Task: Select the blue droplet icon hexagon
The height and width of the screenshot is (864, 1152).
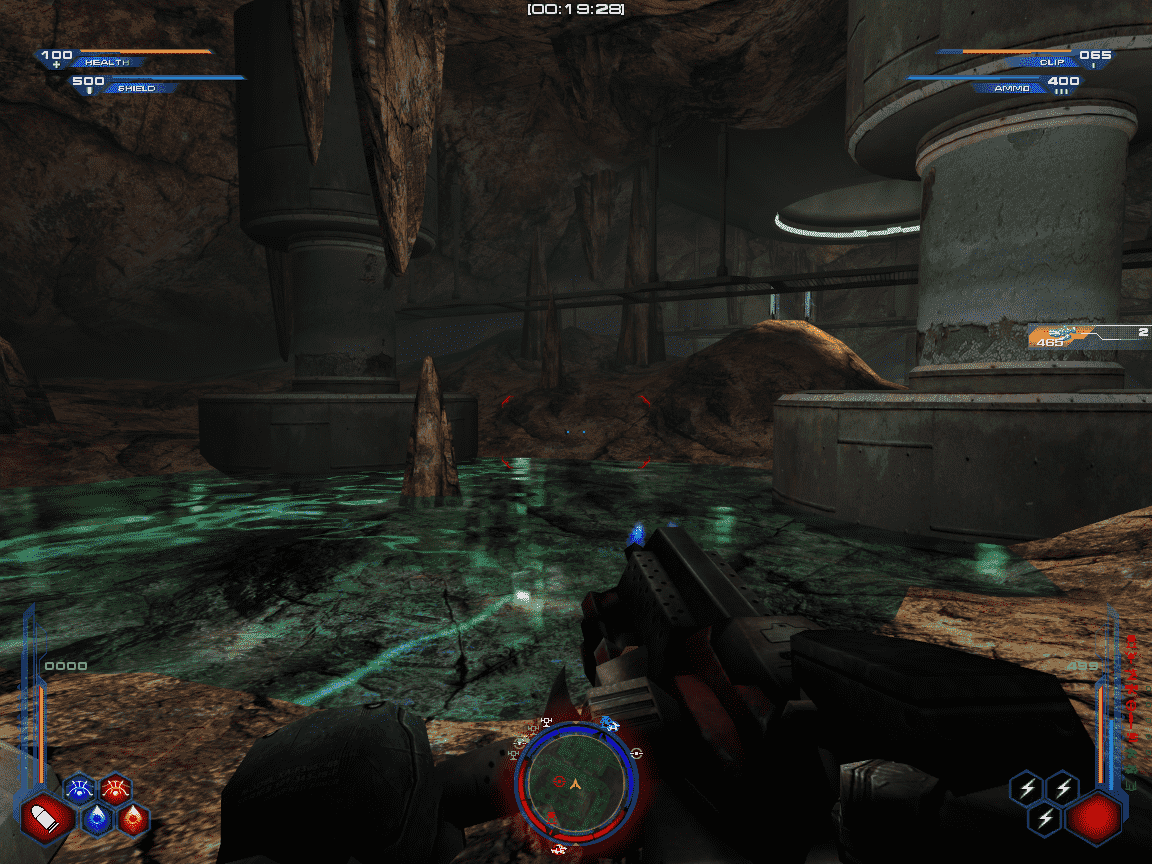Action: pos(97,819)
